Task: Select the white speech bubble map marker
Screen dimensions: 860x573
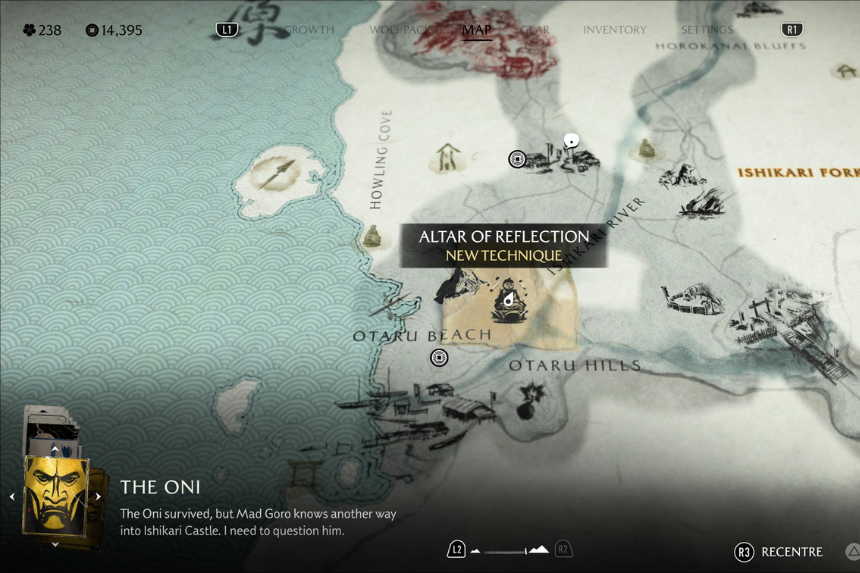Action: tap(571, 141)
